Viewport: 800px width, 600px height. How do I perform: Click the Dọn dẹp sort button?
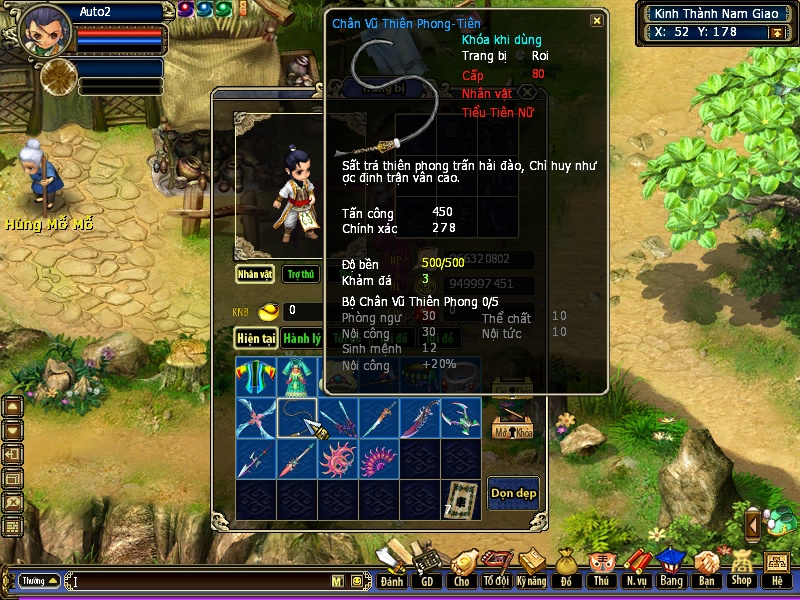513,493
